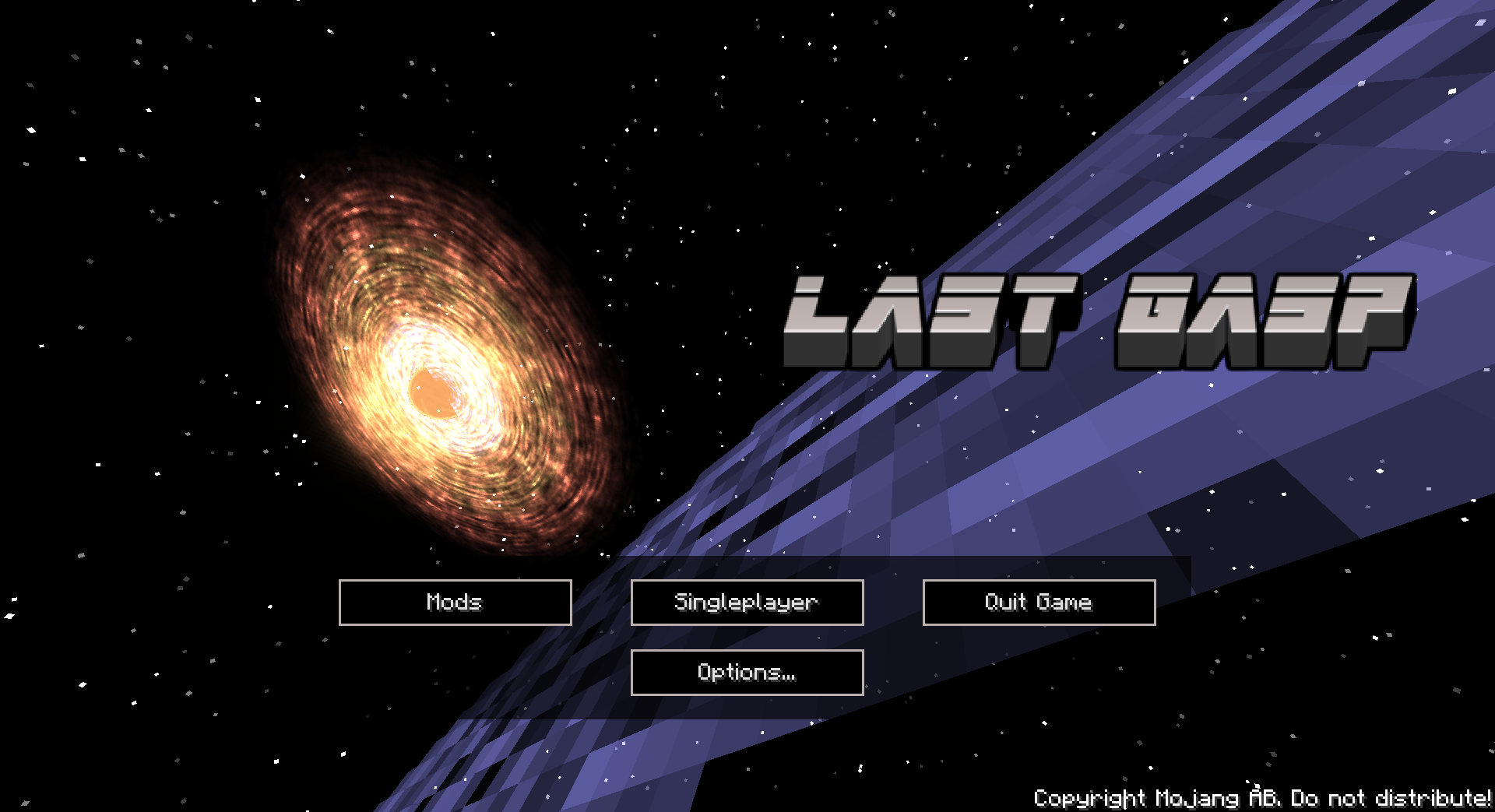
Task: Click the Options… button ellipsis label
Action: tap(747, 671)
